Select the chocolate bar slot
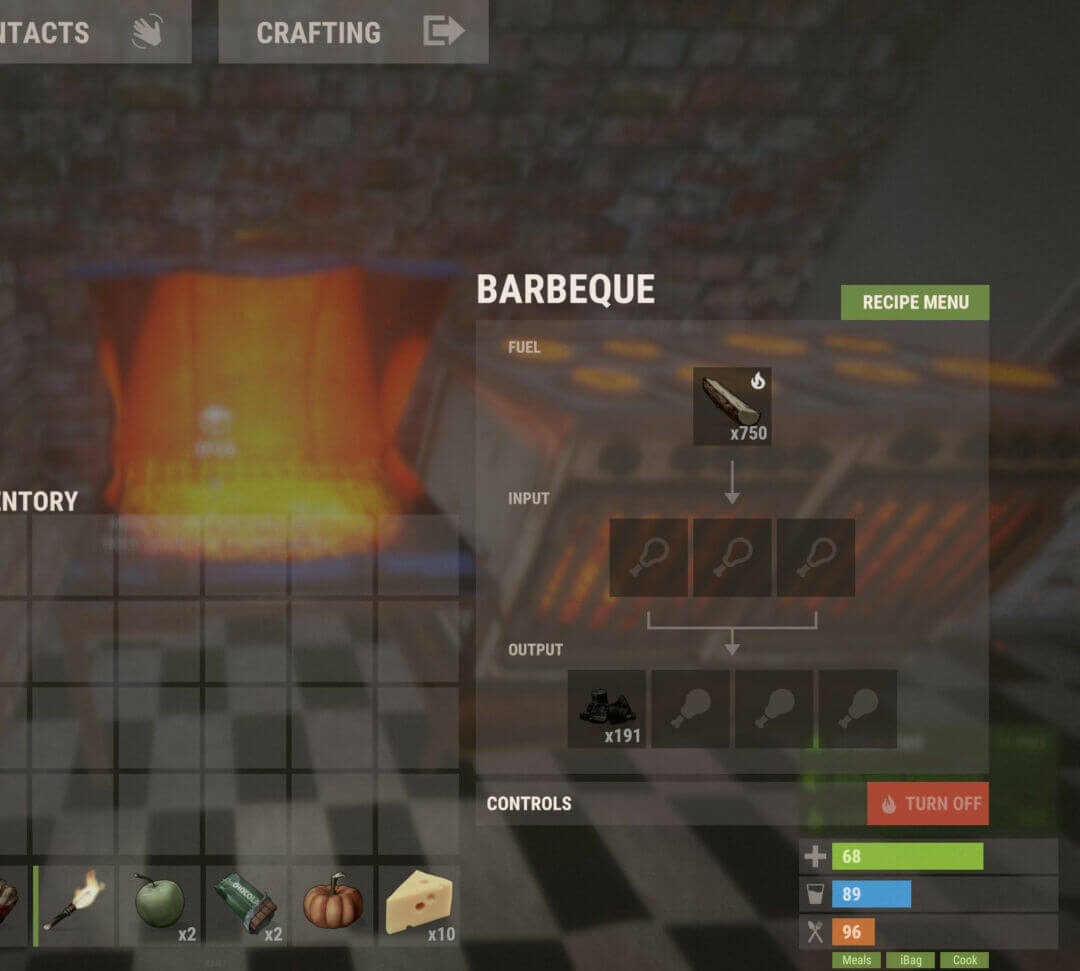Viewport: 1080px width, 971px height. pyautogui.click(x=247, y=905)
